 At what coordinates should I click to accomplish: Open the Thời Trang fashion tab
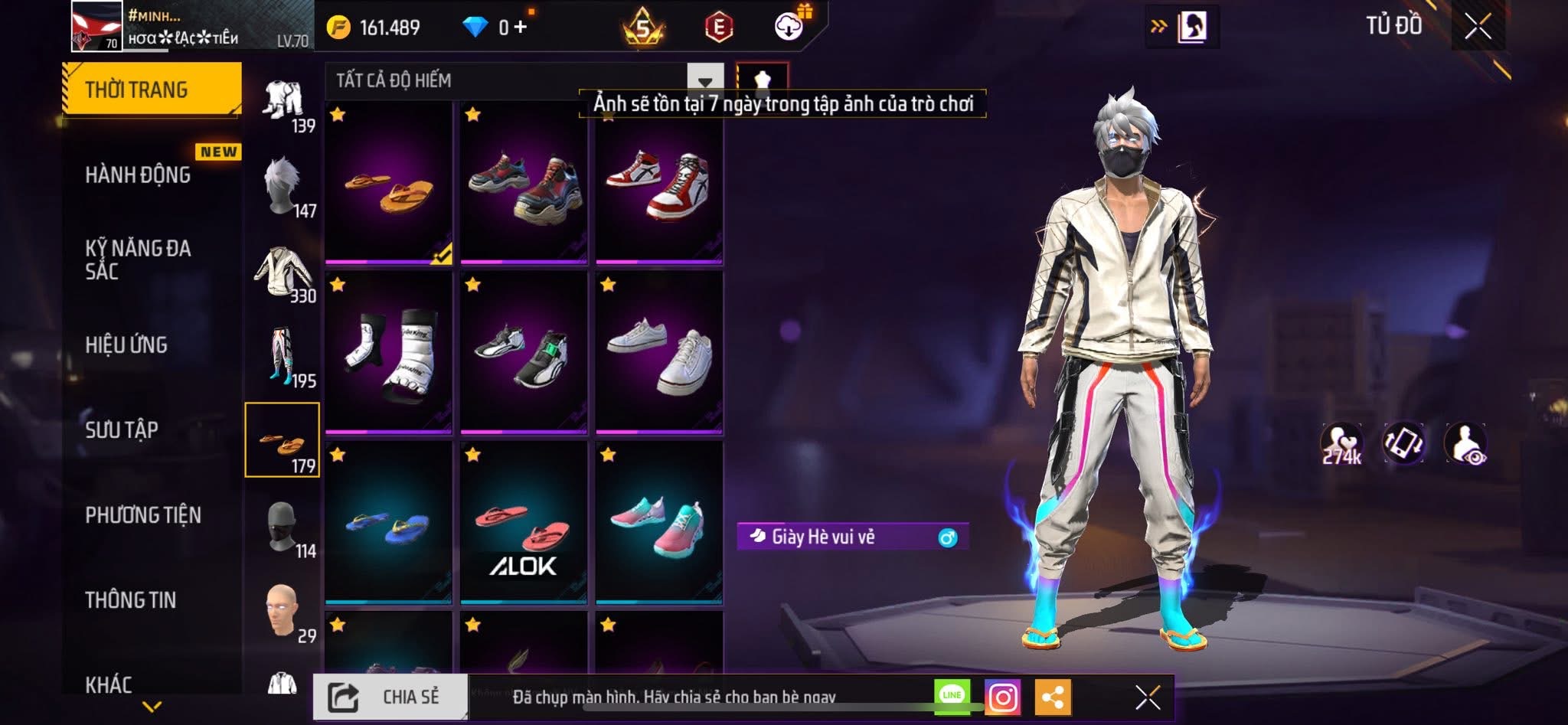[152, 90]
